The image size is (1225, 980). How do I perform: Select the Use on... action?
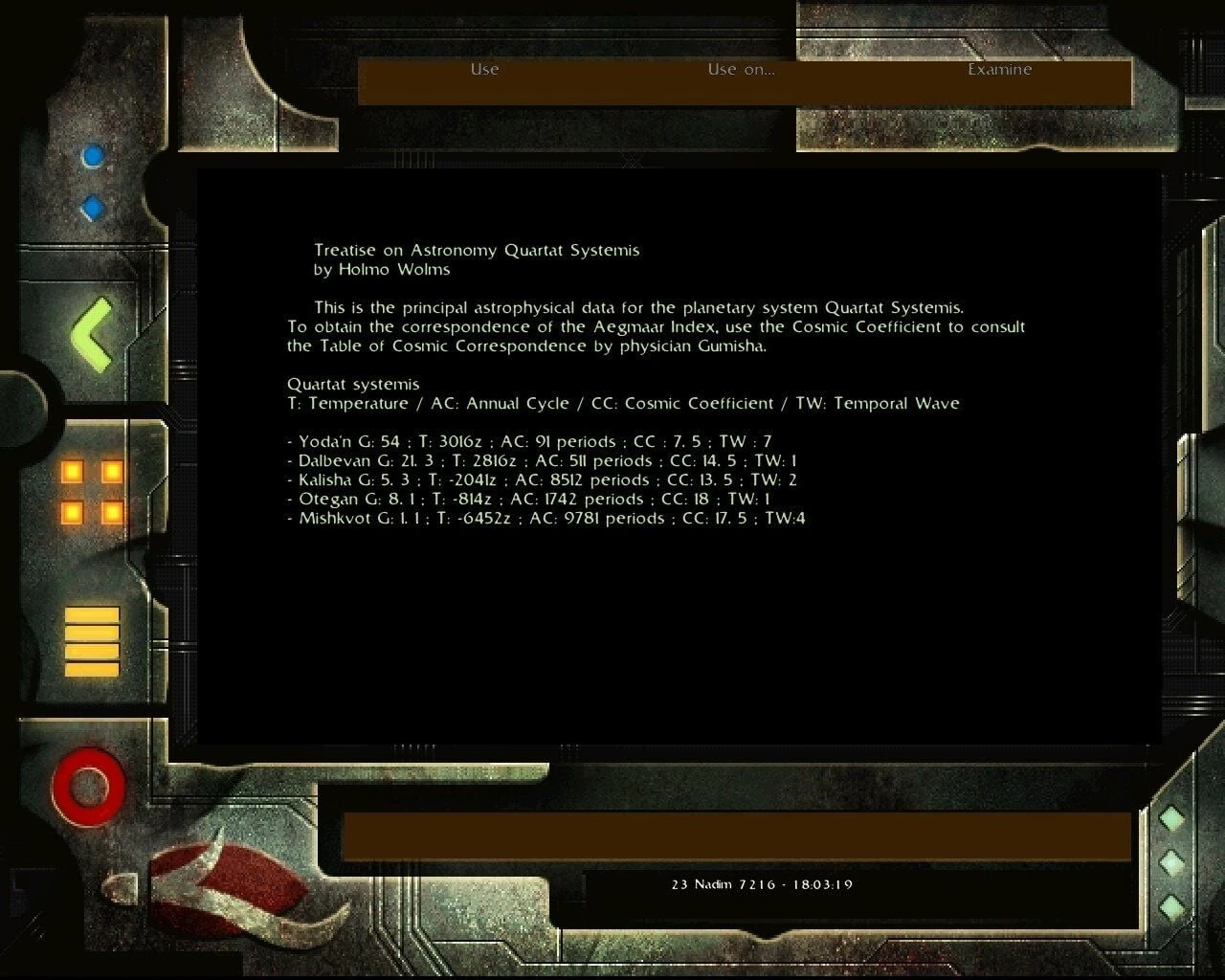pyautogui.click(x=741, y=70)
